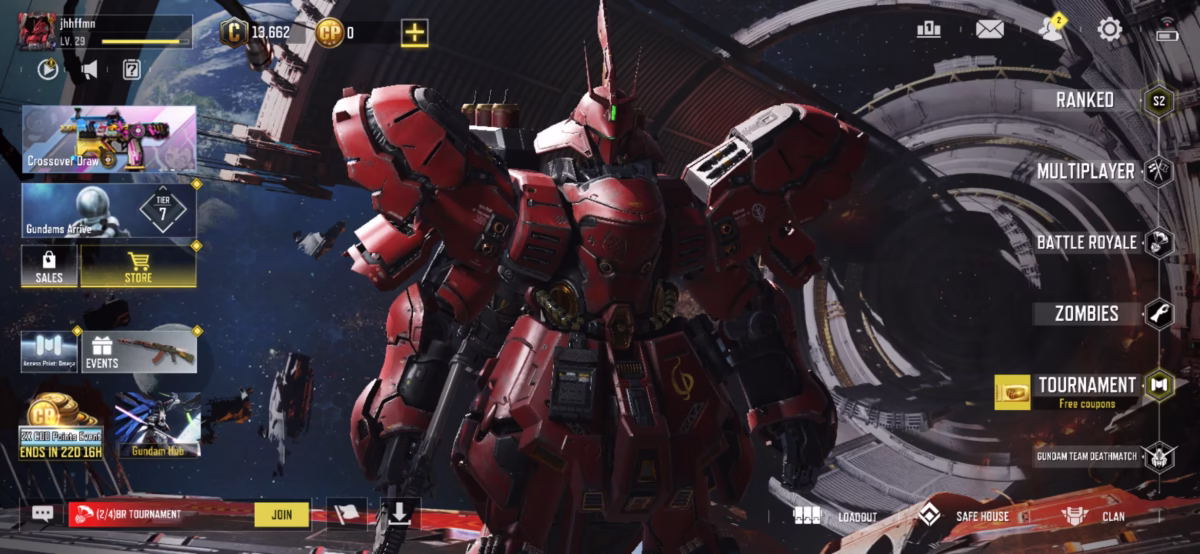This screenshot has width=1200, height=554.
Task: Open the Crossover Draw banner
Action: coord(109,140)
